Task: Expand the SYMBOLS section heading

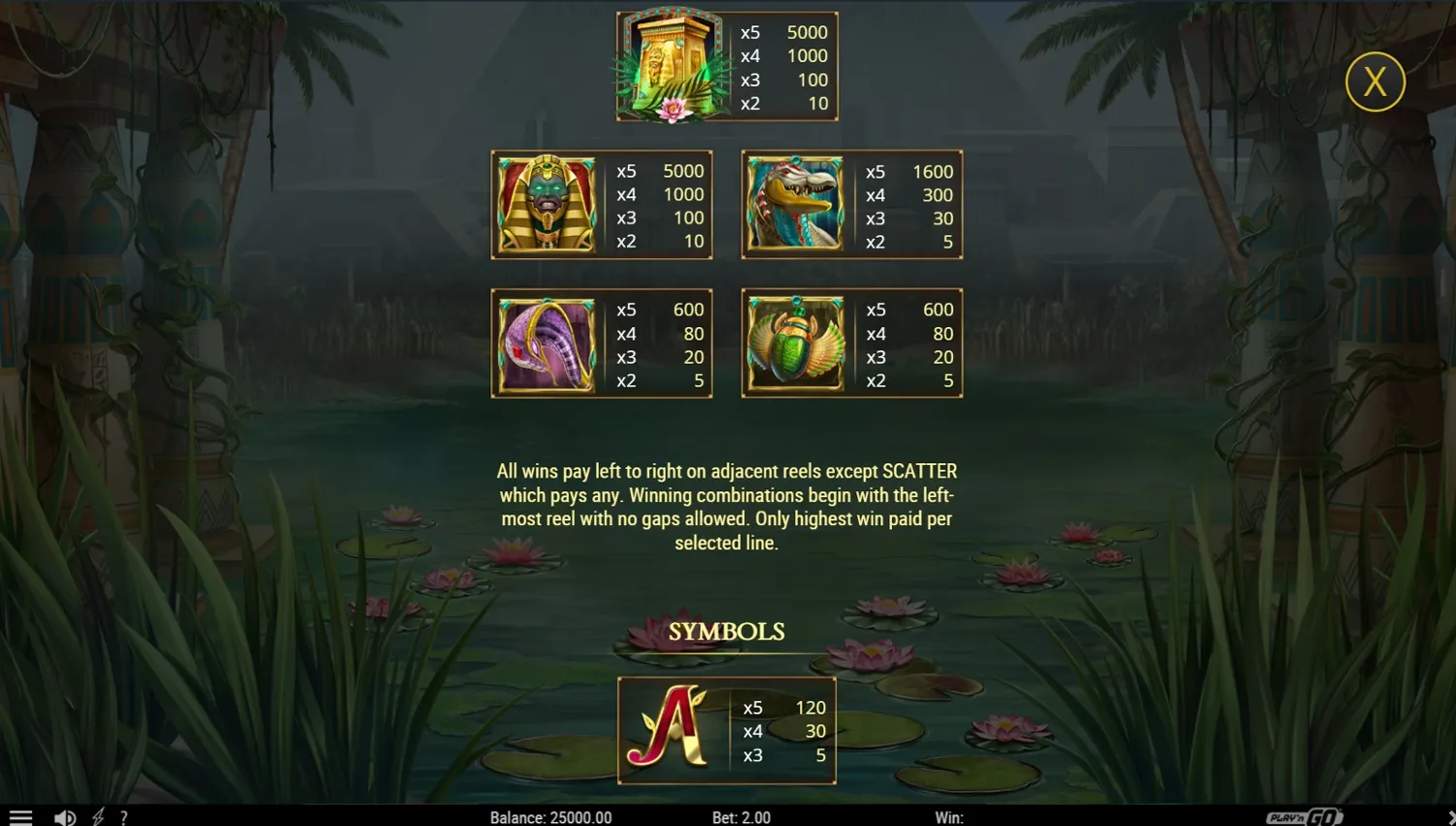Action: point(726,631)
